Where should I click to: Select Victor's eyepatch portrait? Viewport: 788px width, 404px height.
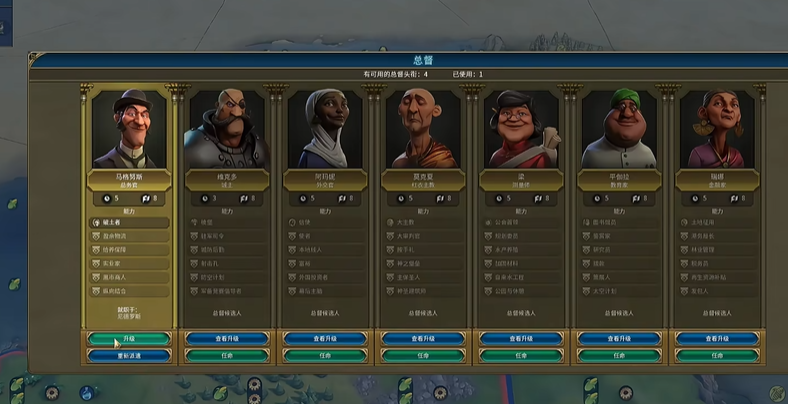click(x=227, y=129)
